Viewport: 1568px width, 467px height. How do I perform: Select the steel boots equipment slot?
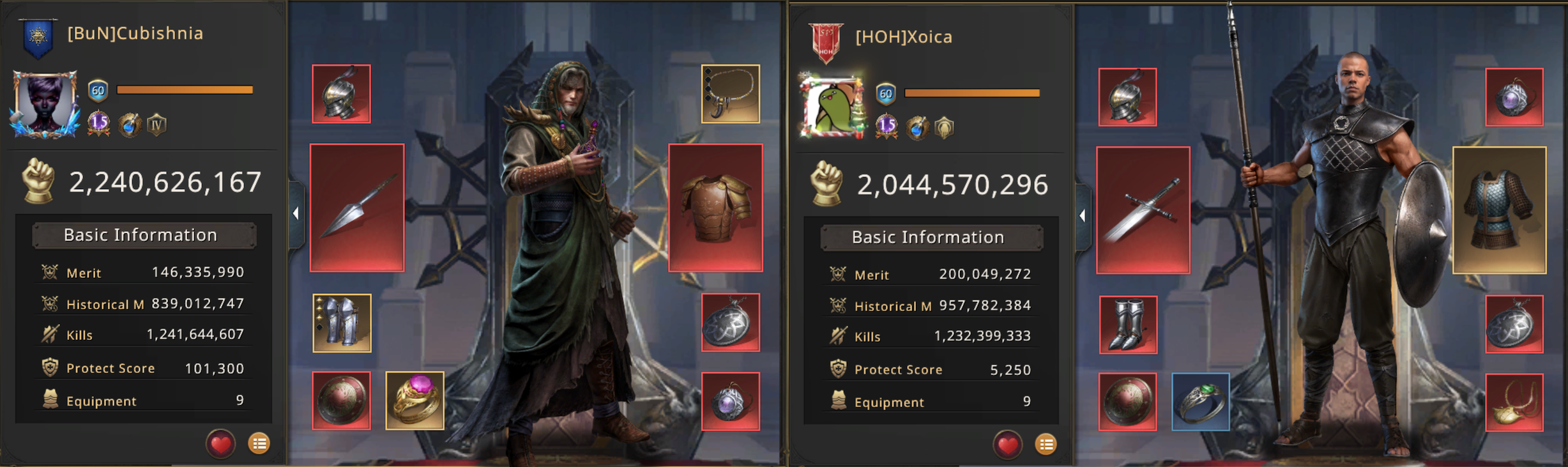click(x=1127, y=325)
